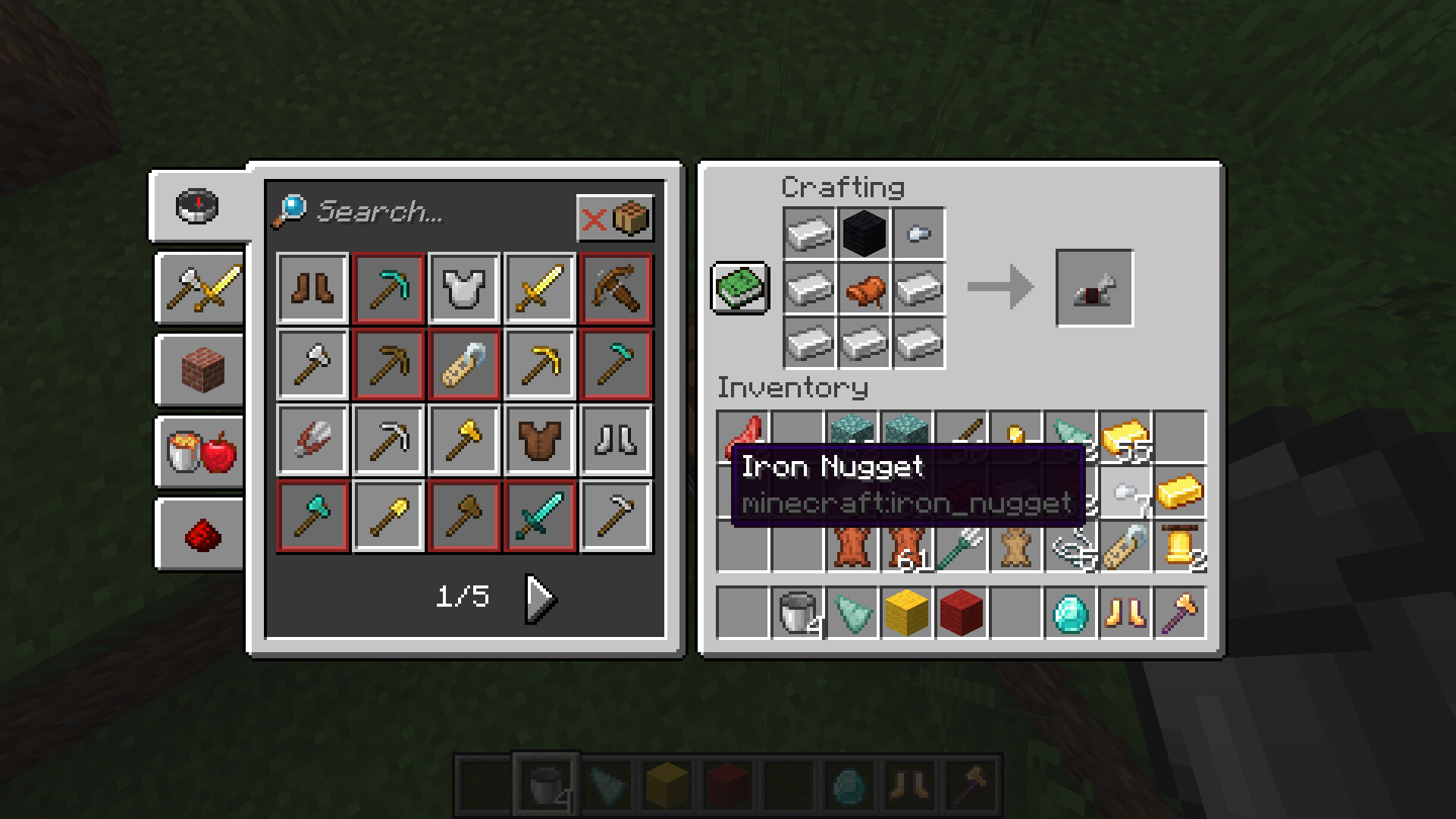Image resolution: width=1456 pixels, height=819 pixels.
Task: Switch to the tools and weapons tab
Action: (x=202, y=288)
